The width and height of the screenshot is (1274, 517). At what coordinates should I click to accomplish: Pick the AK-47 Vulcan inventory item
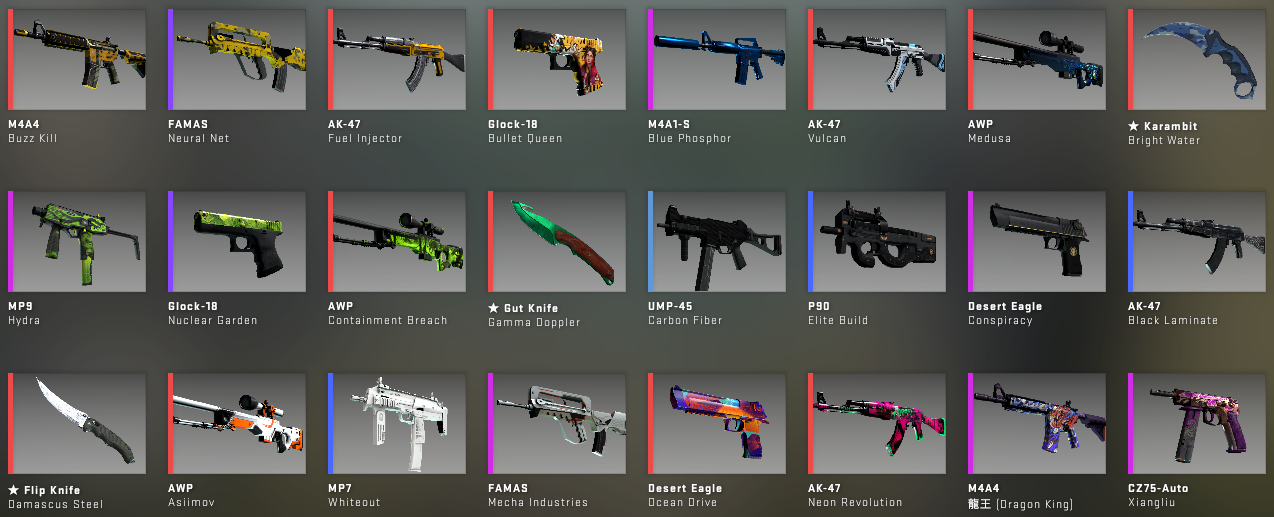[x=877, y=60]
